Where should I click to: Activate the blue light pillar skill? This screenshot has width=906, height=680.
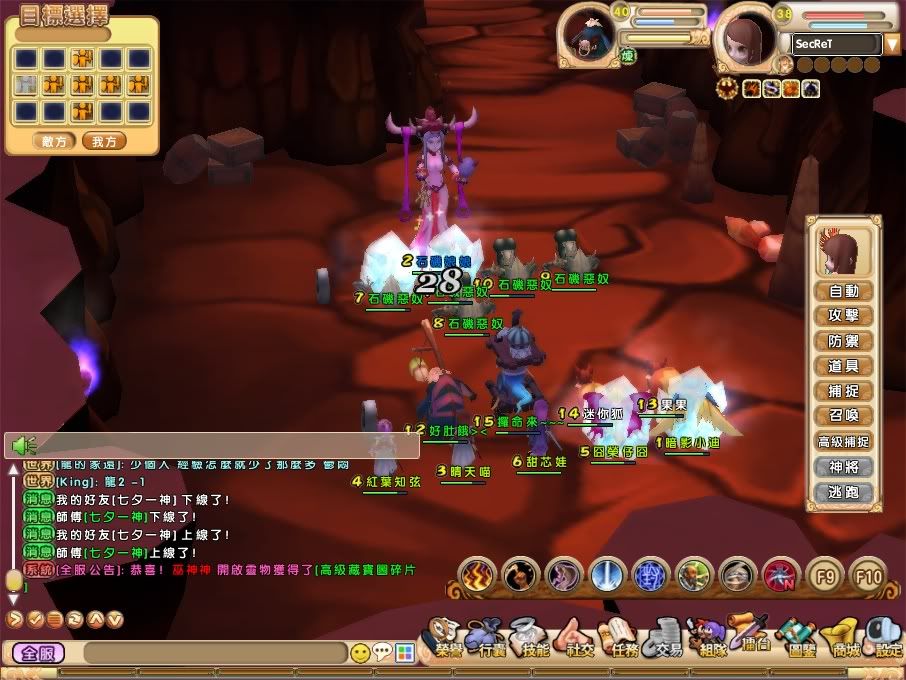607,575
